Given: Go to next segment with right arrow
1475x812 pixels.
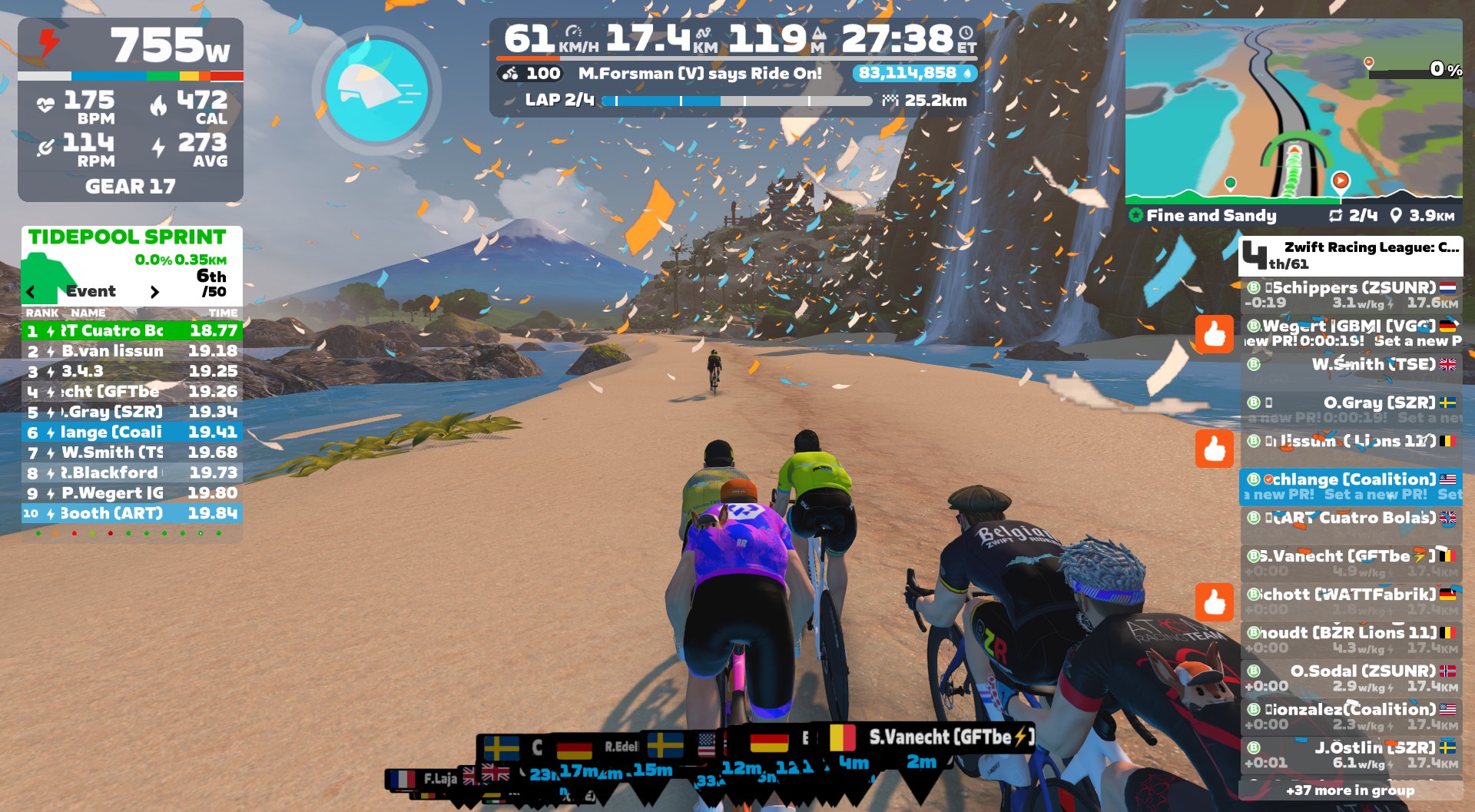Looking at the screenshot, I should click(x=154, y=292).
